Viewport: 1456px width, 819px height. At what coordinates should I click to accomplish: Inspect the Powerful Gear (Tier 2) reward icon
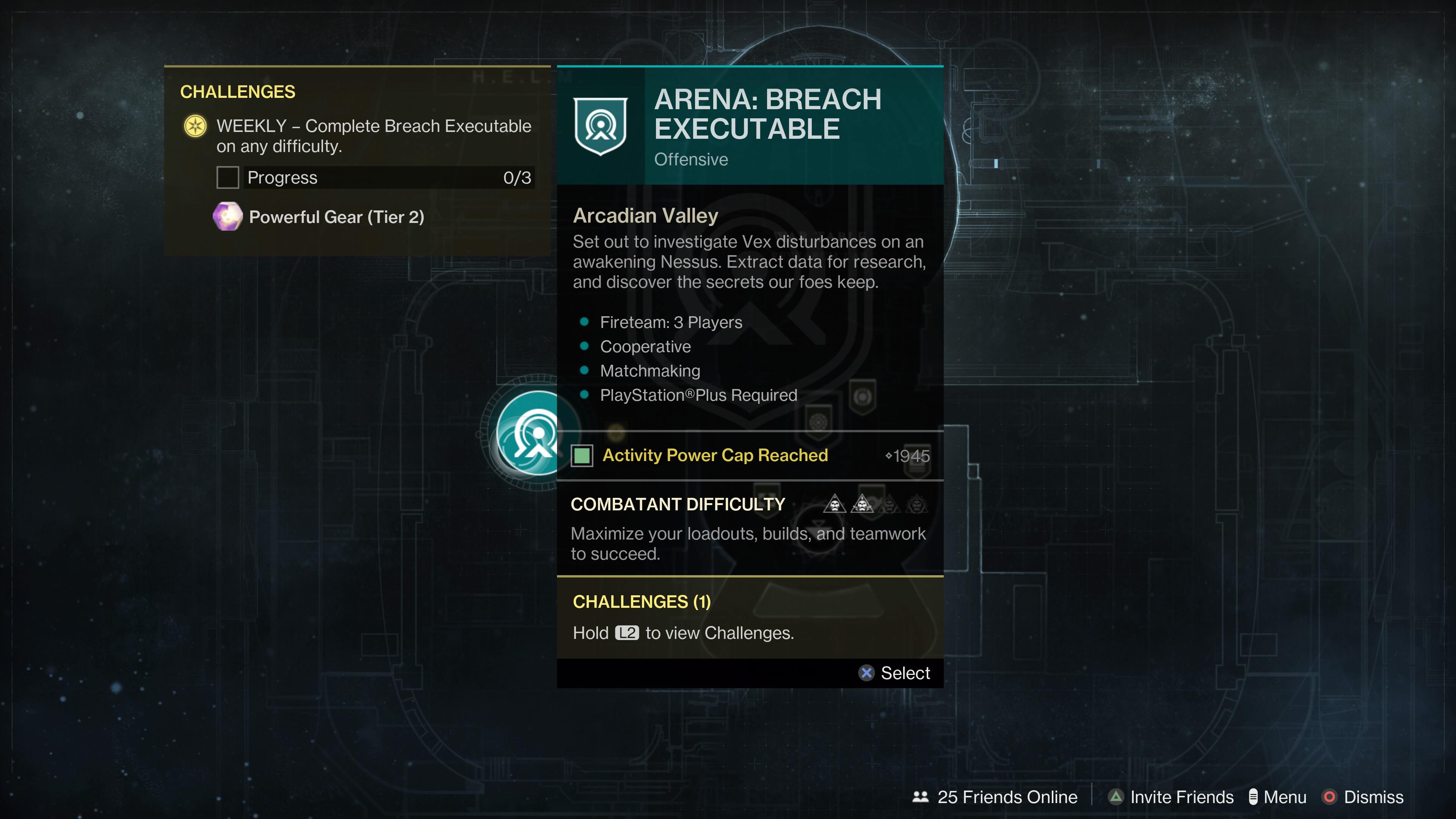228,217
